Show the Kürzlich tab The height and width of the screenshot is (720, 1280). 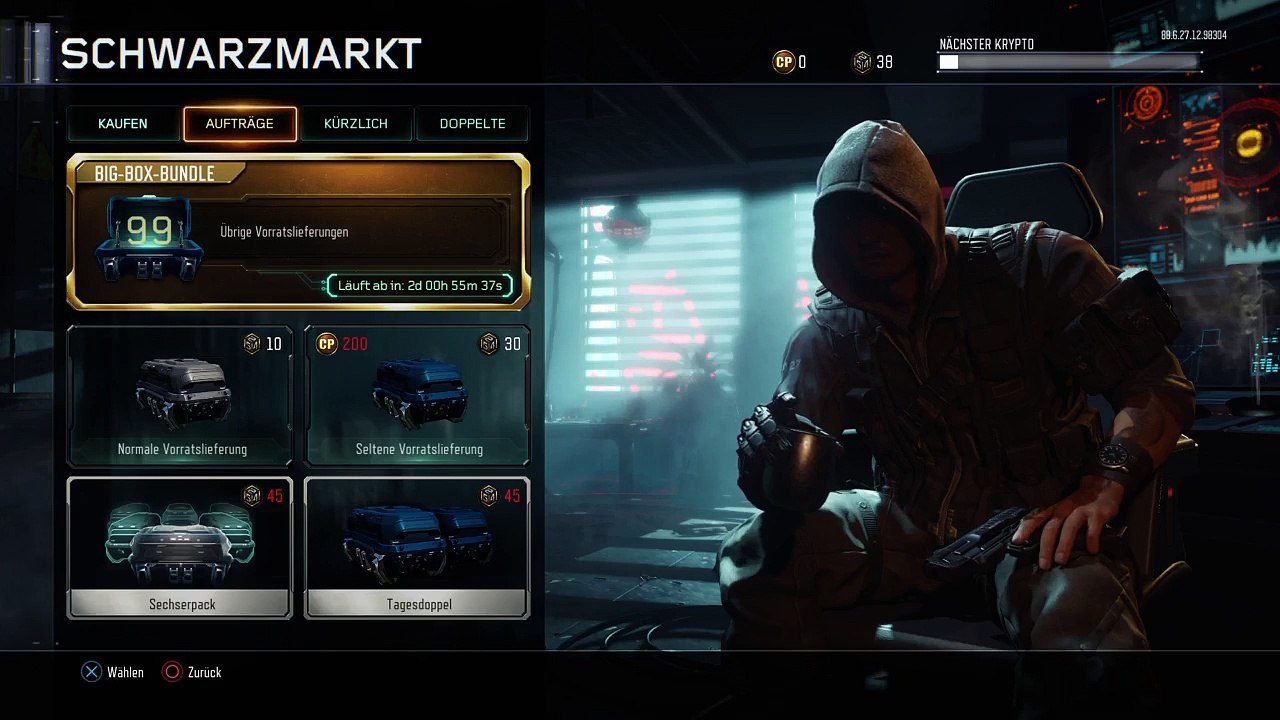pyautogui.click(x=356, y=124)
